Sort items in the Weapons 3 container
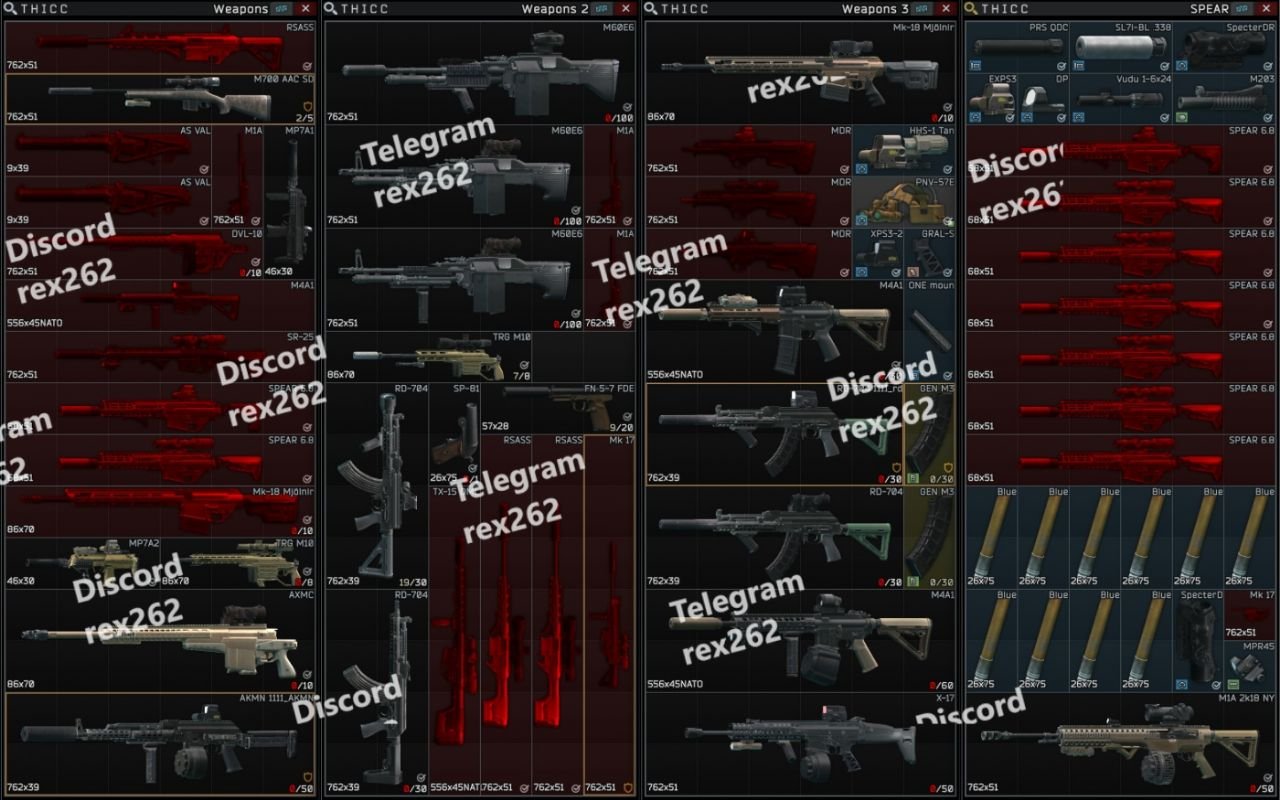The width and height of the screenshot is (1280, 800). (x=920, y=9)
